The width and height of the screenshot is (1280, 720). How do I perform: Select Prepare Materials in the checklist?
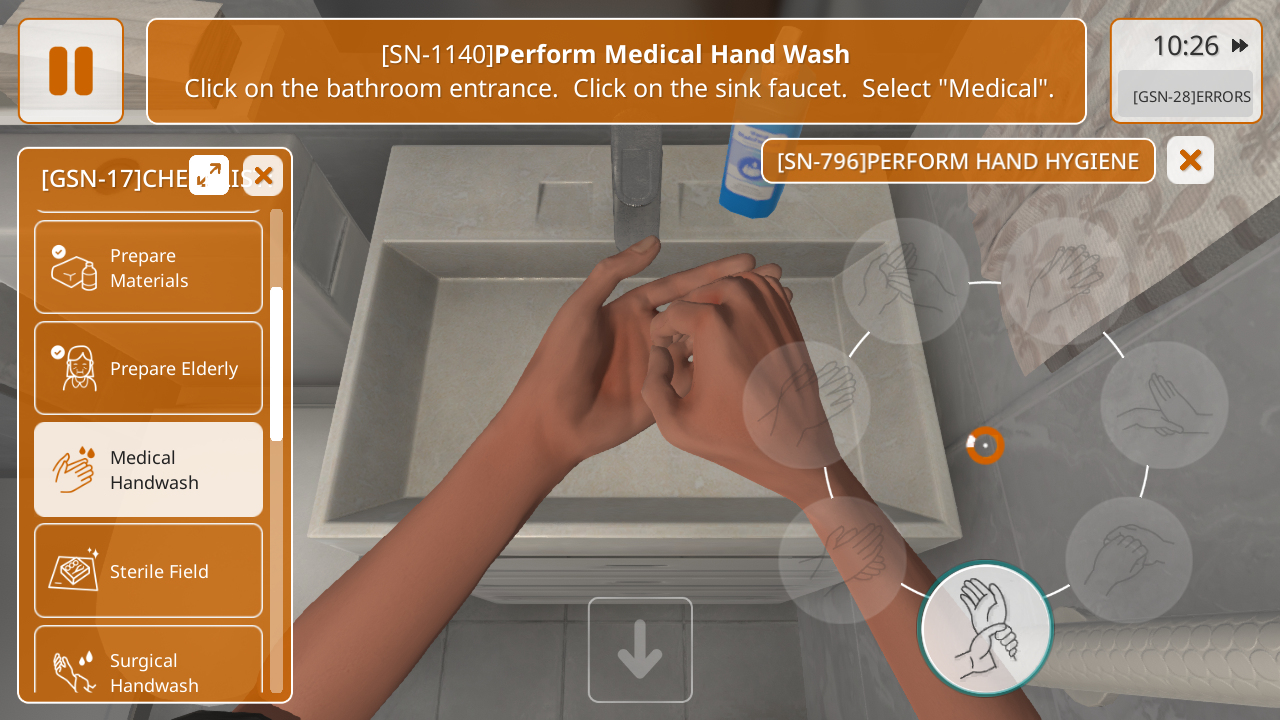tap(148, 267)
